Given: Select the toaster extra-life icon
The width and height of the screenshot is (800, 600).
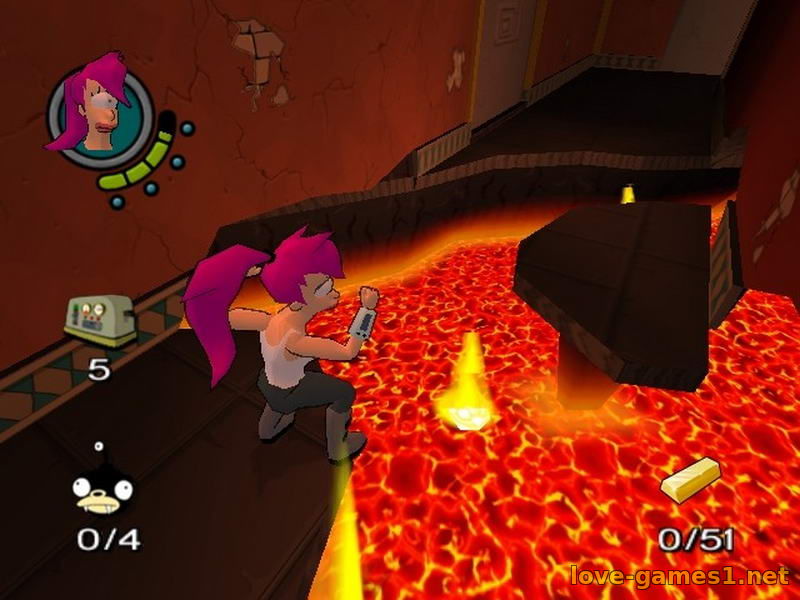Looking at the screenshot, I should pos(100,320).
